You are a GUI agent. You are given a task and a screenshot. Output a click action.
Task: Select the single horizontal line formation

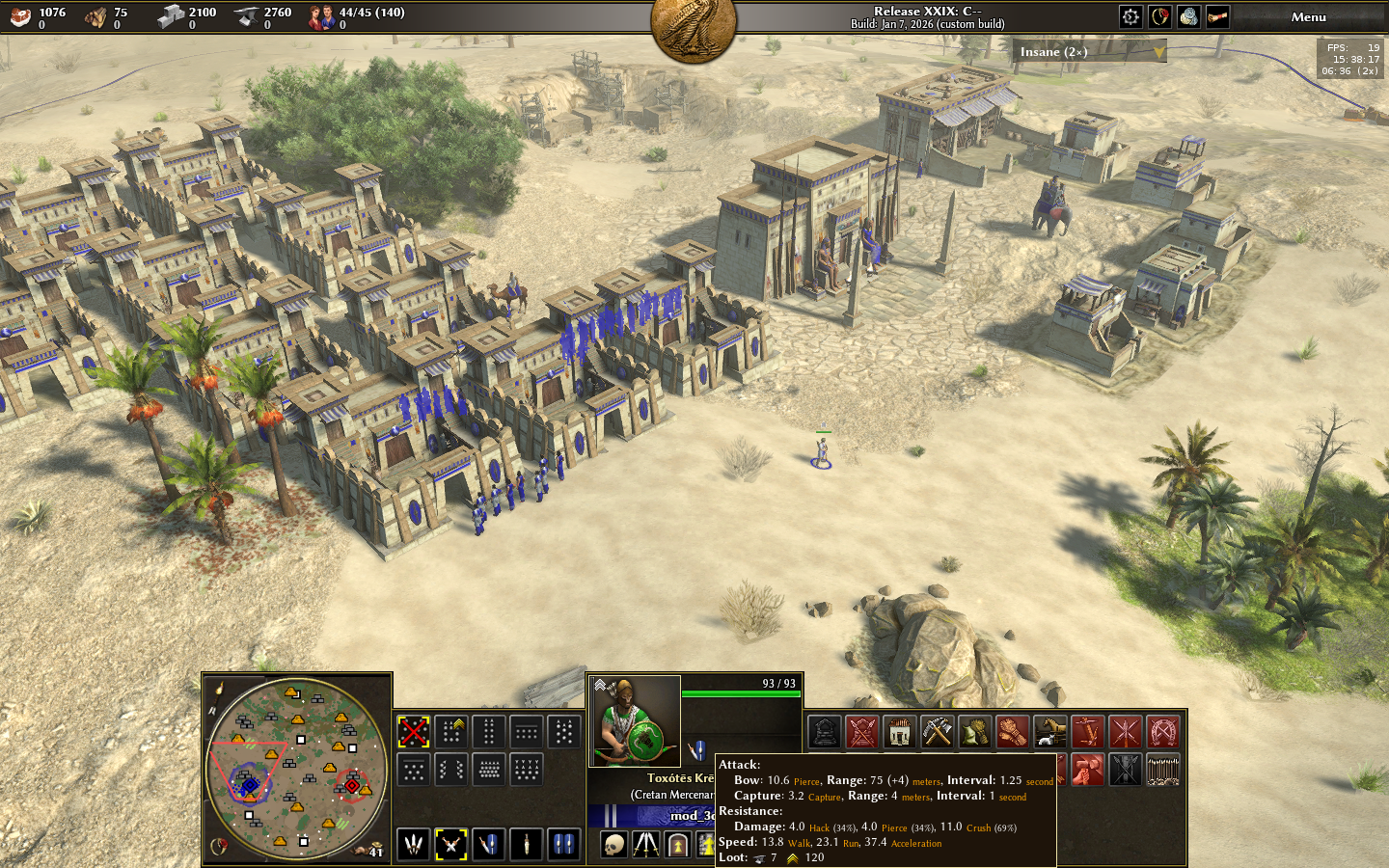526,732
